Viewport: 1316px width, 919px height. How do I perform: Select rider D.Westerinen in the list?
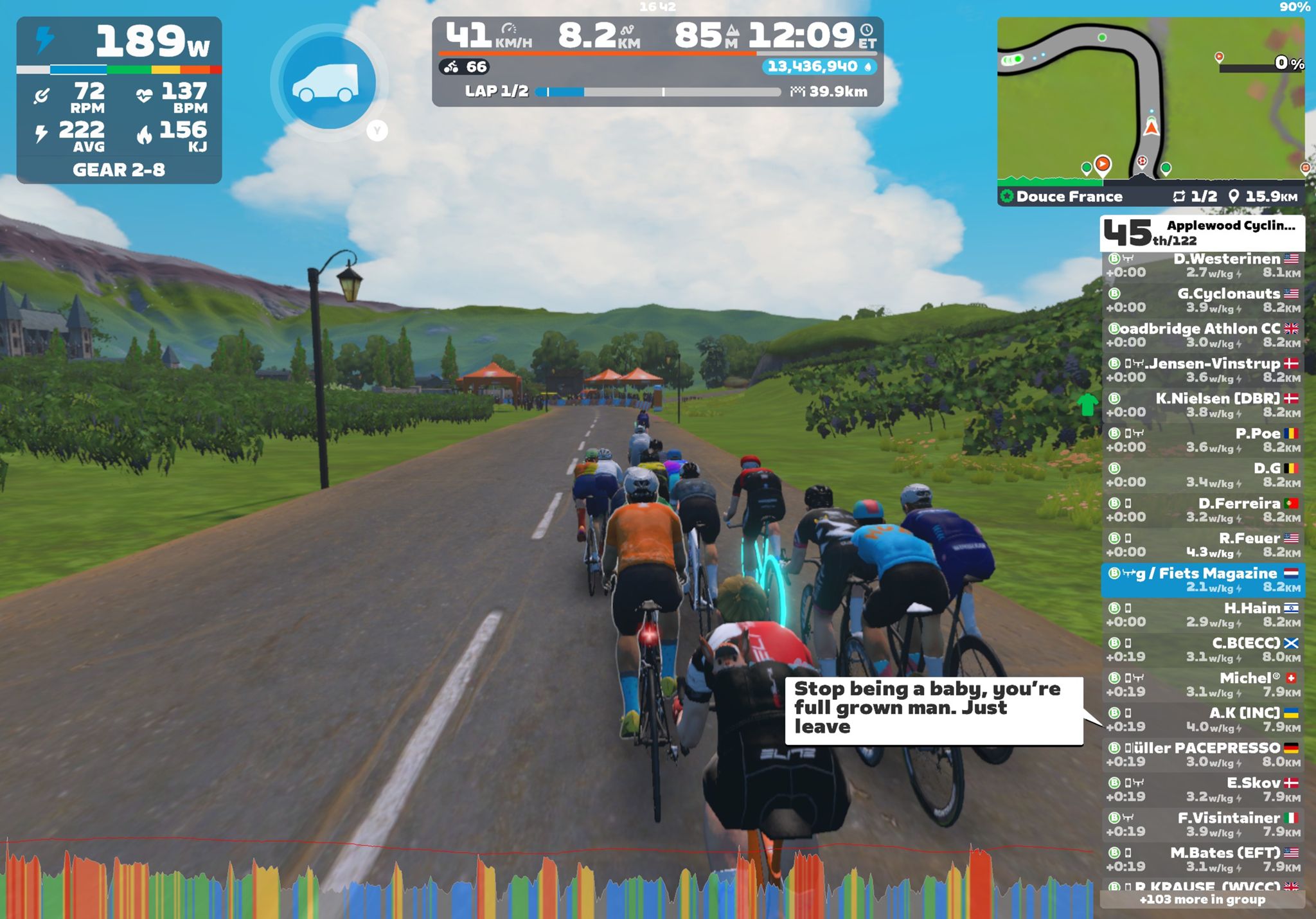tap(1202, 265)
